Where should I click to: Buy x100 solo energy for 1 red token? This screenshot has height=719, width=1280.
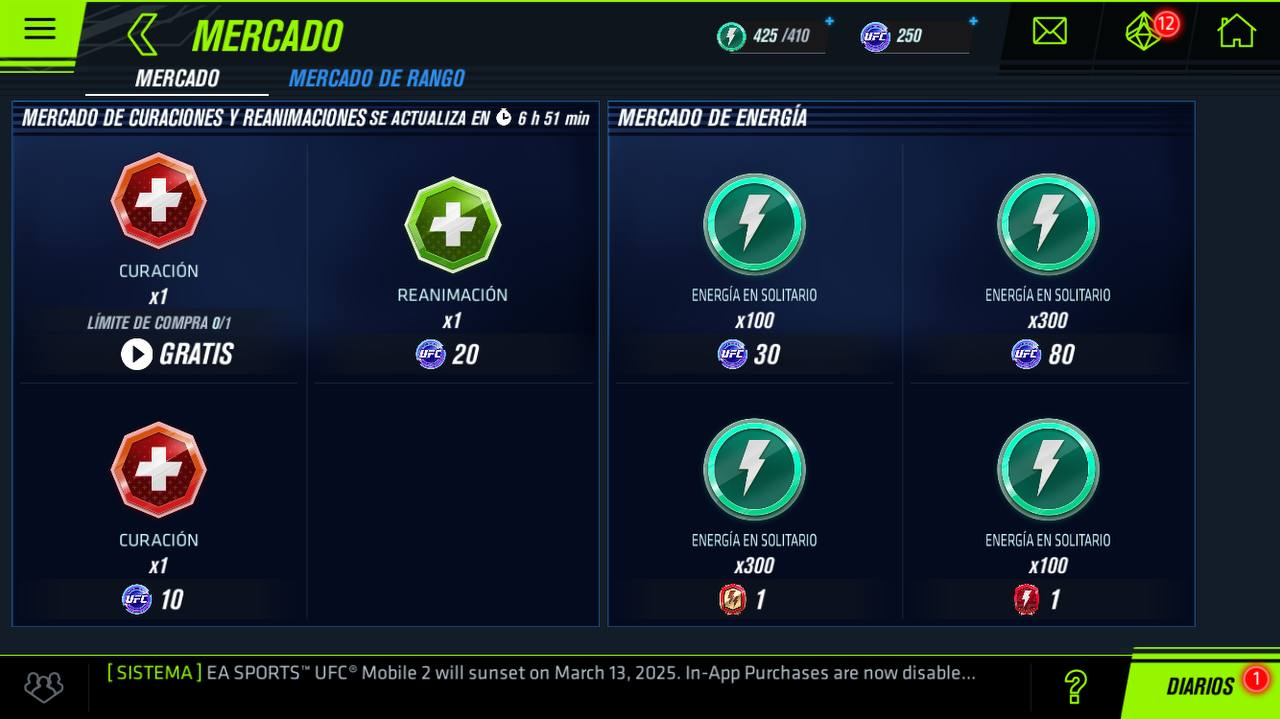coord(1047,599)
